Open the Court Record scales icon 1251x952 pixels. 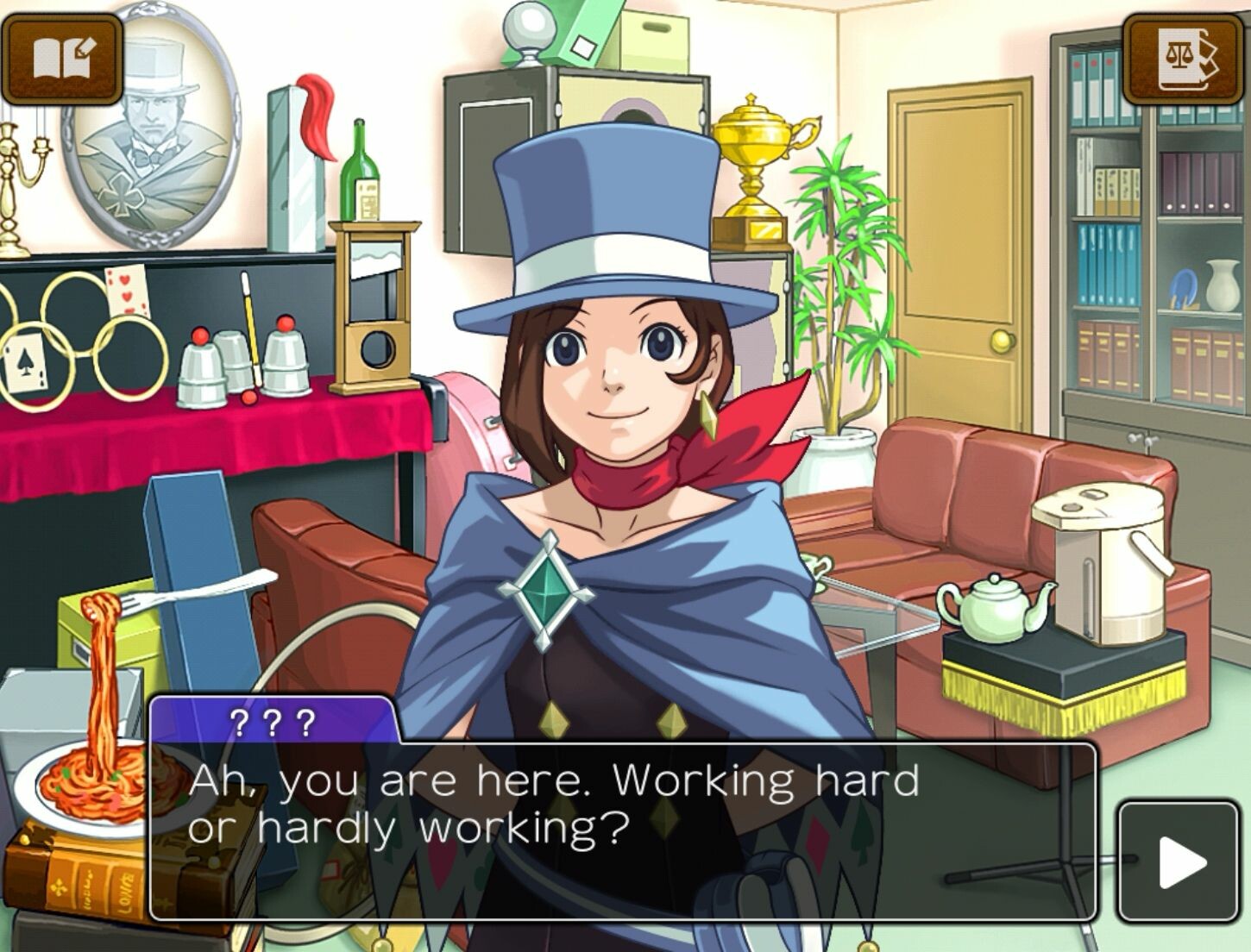(1186, 59)
